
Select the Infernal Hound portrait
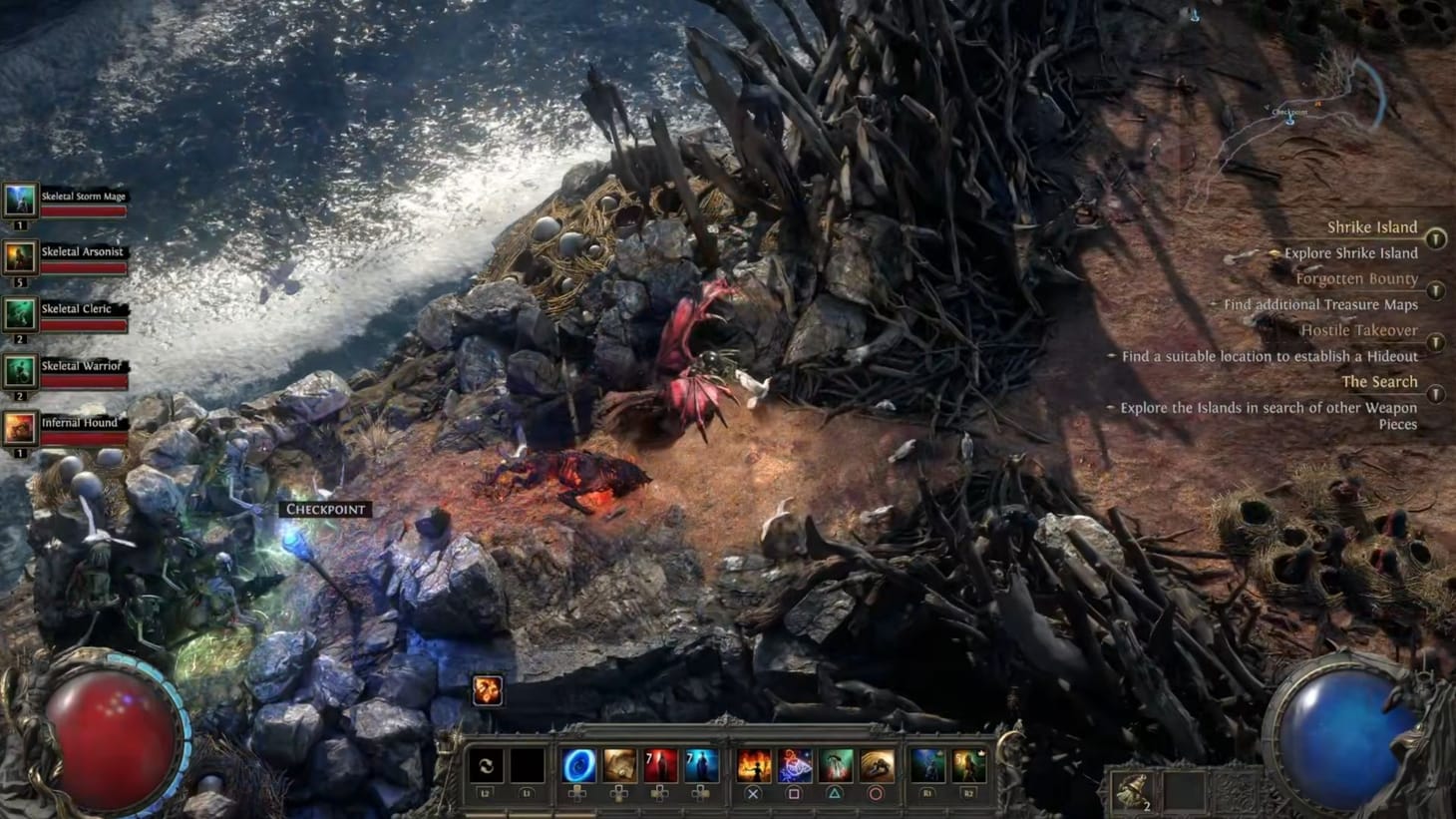[19, 424]
